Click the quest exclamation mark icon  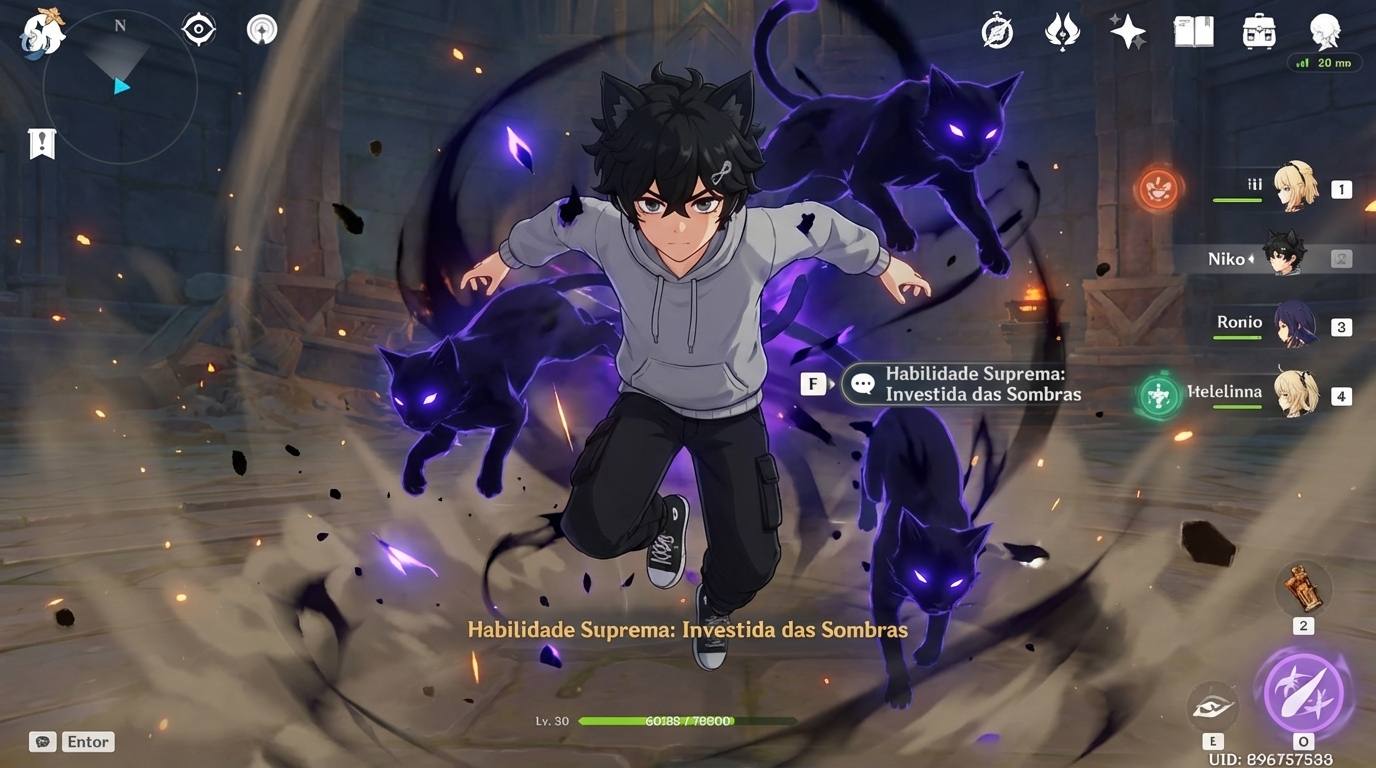coord(40,143)
